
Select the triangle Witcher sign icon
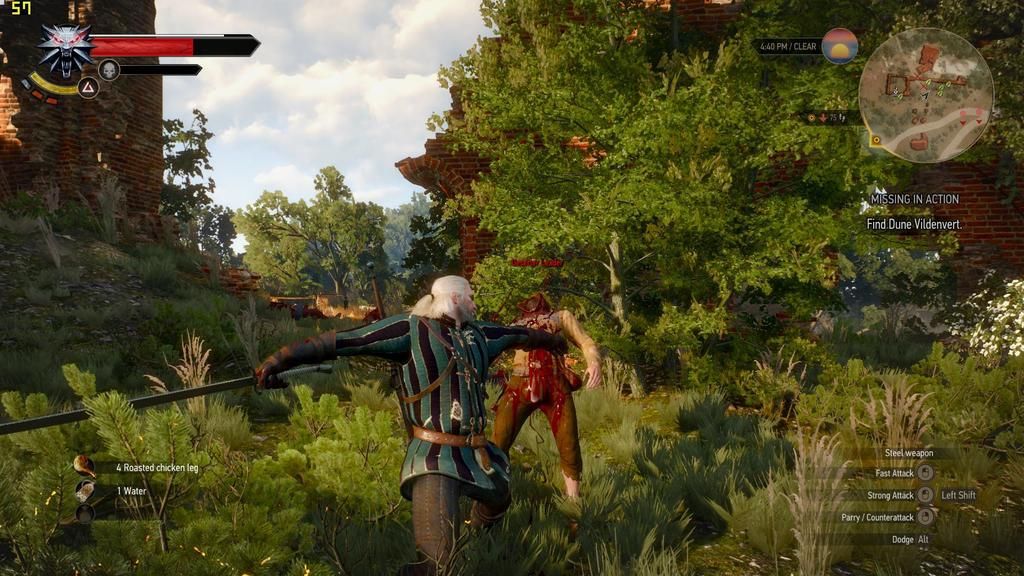tap(88, 87)
